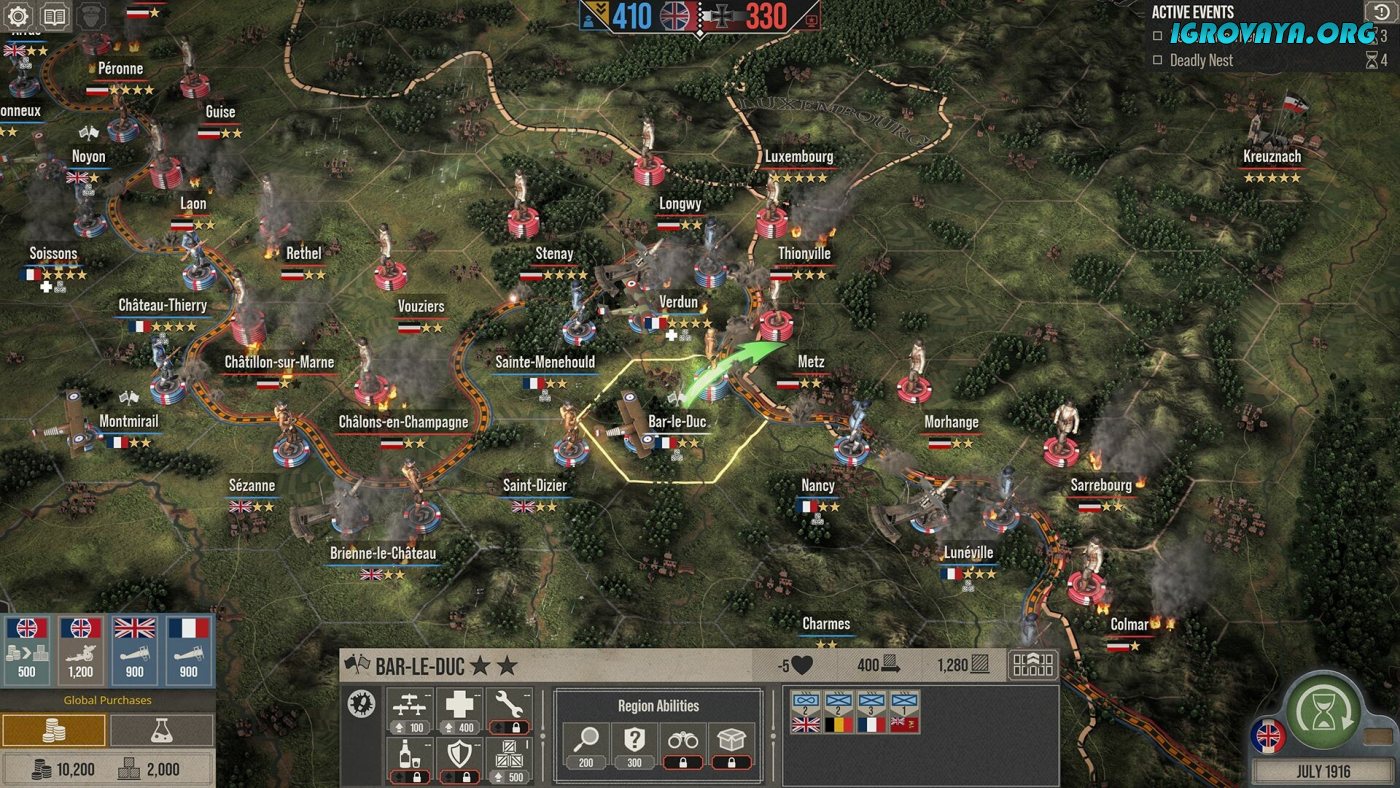Select the Belgian unit card in the region

(839, 711)
